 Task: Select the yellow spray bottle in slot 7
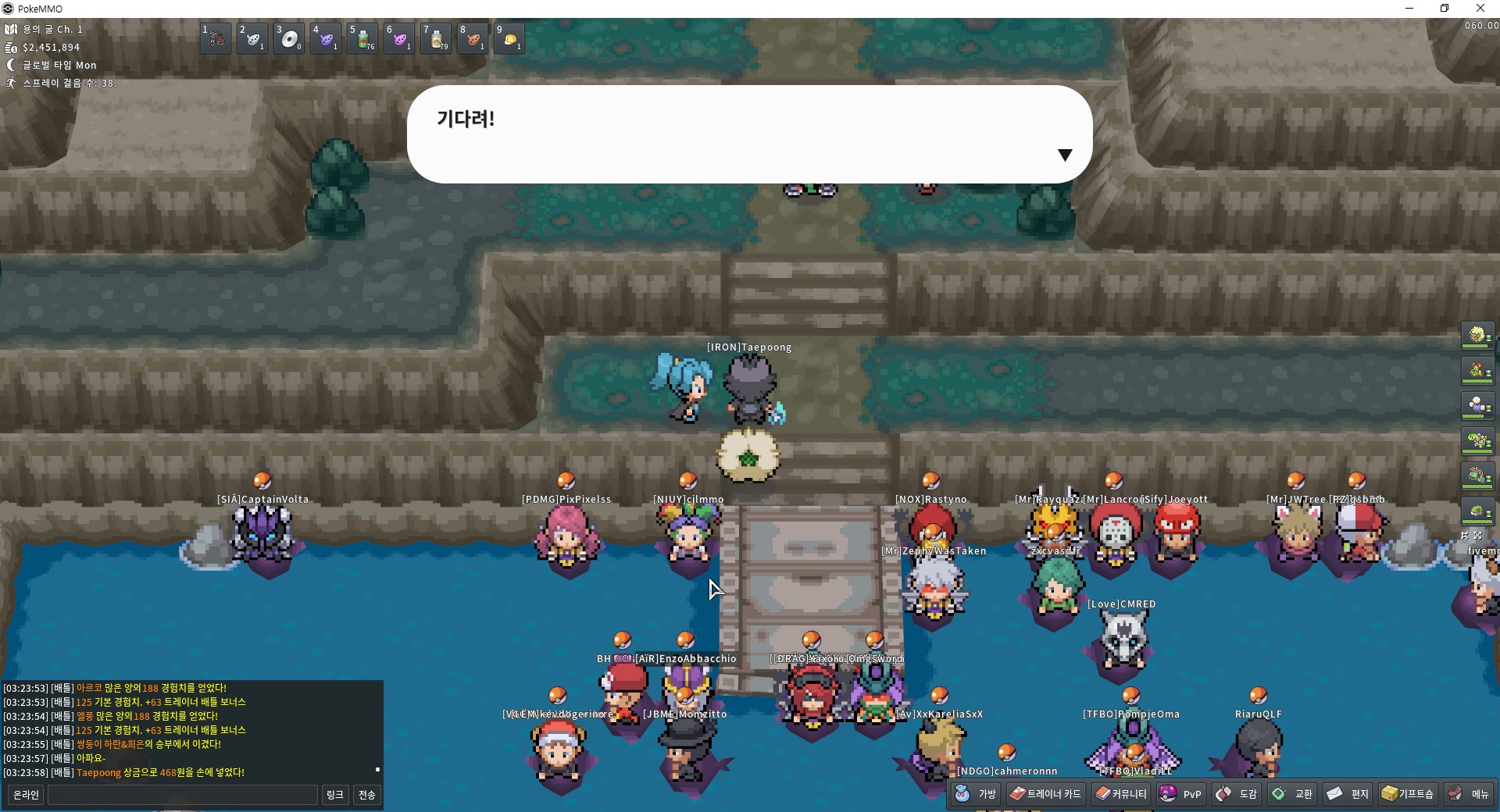coord(436,38)
